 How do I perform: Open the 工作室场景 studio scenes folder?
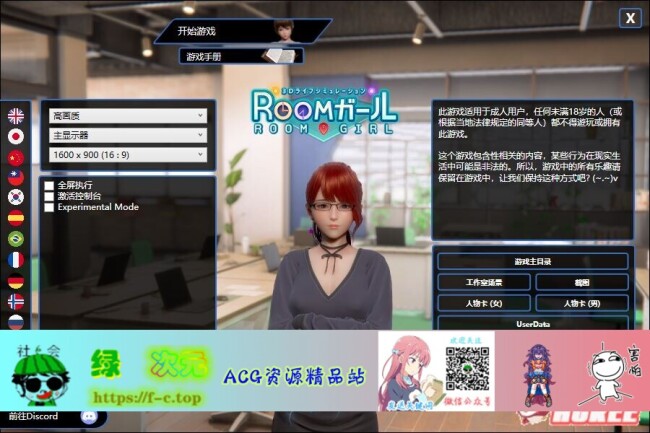point(484,283)
